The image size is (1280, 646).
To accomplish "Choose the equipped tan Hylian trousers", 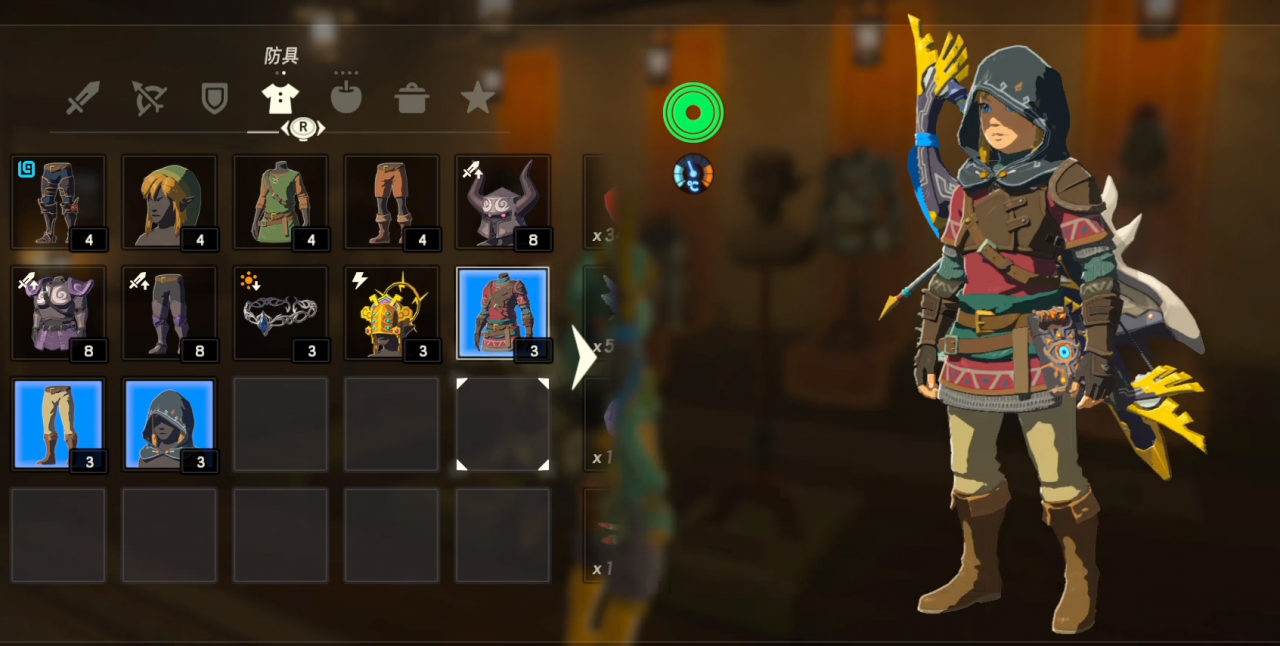I will pos(58,424).
